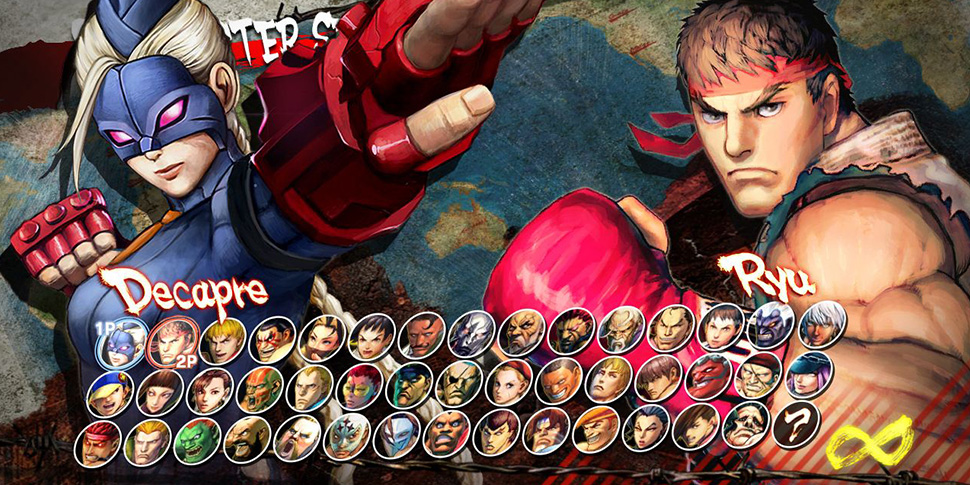The height and width of the screenshot is (485, 970).
Task: Choose red-skinned Hakan
Action: (707, 376)
